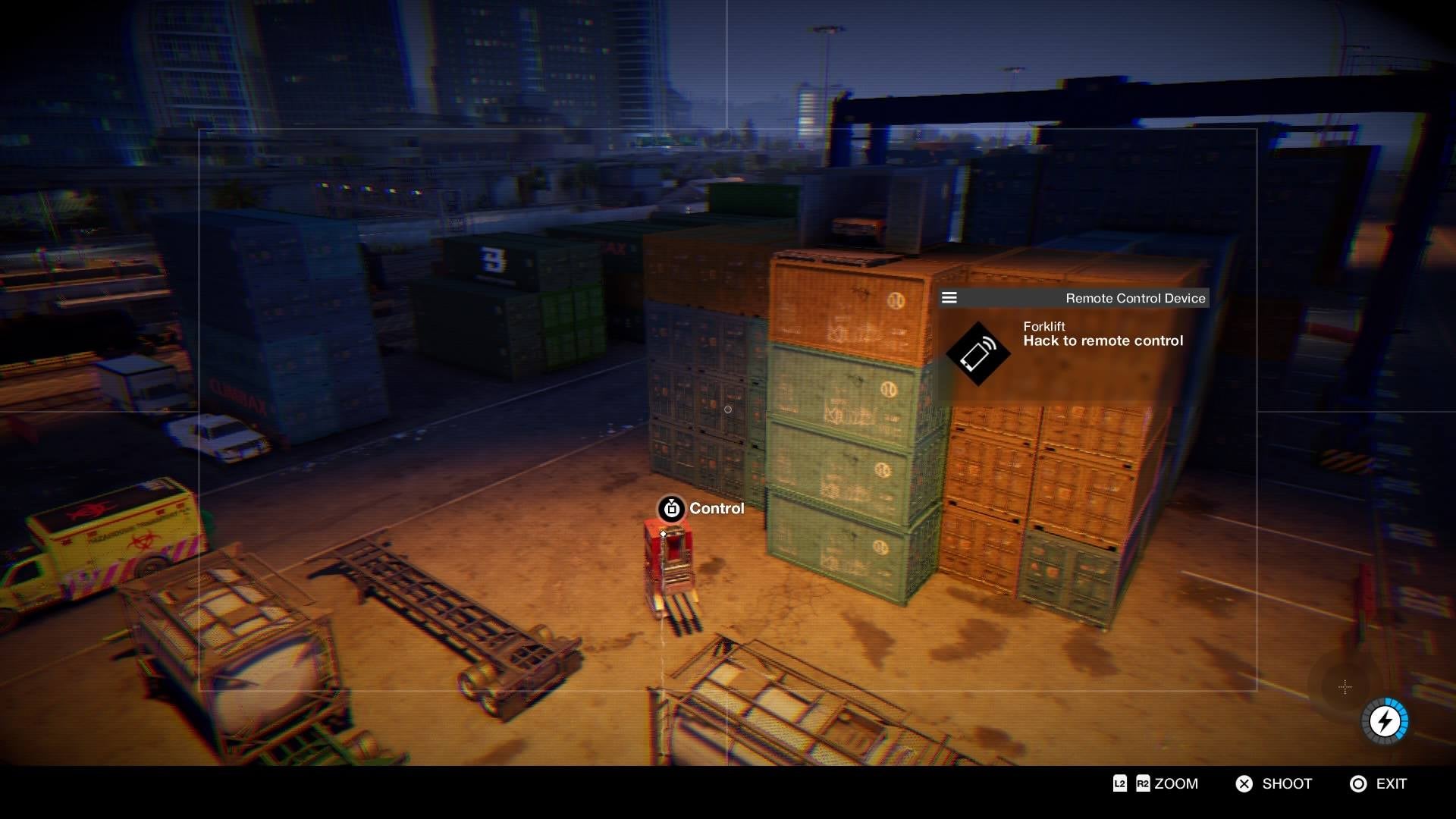This screenshot has width=1456, height=819.
Task: Click the X SHOOT button icon
Action: click(1243, 784)
